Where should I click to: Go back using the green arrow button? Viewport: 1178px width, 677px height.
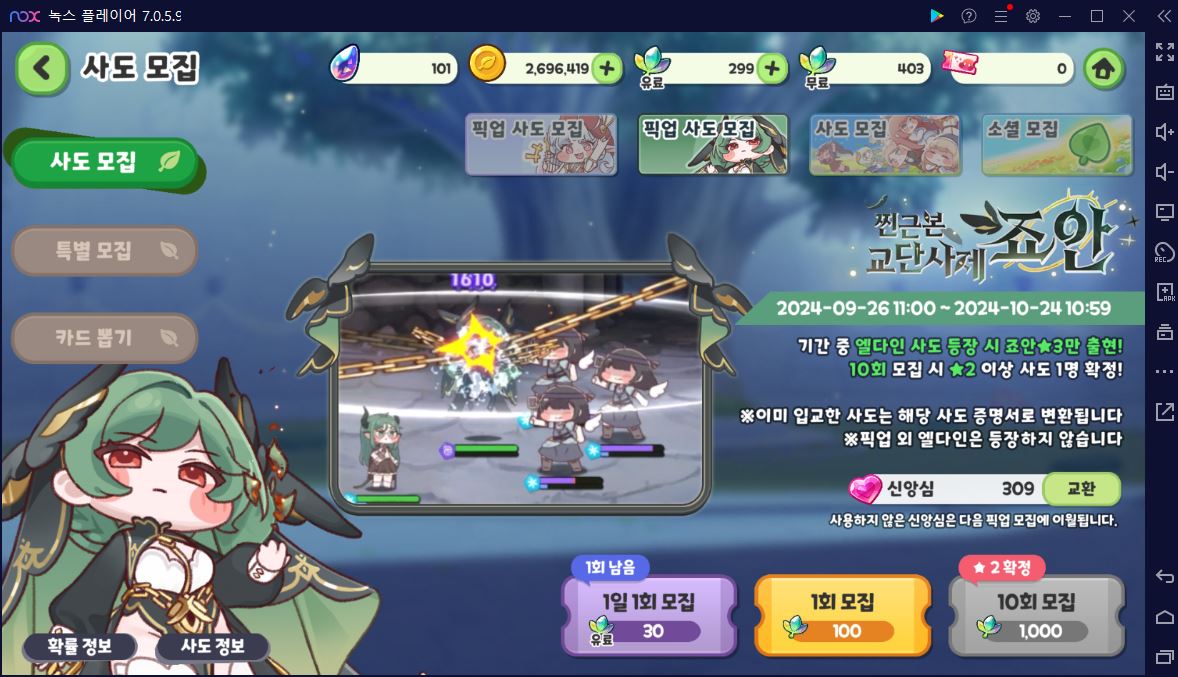[42, 68]
